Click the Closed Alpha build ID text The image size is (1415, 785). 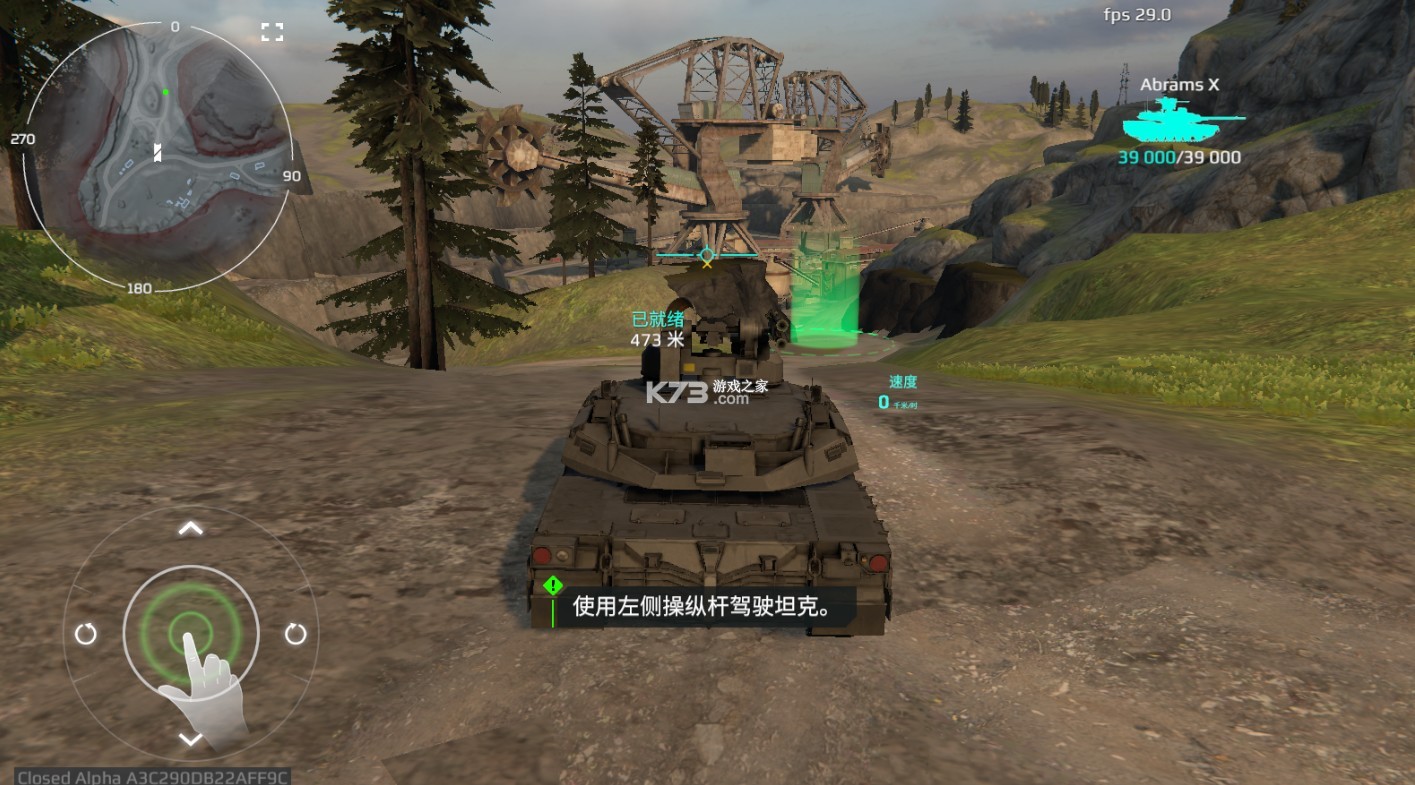click(x=150, y=775)
